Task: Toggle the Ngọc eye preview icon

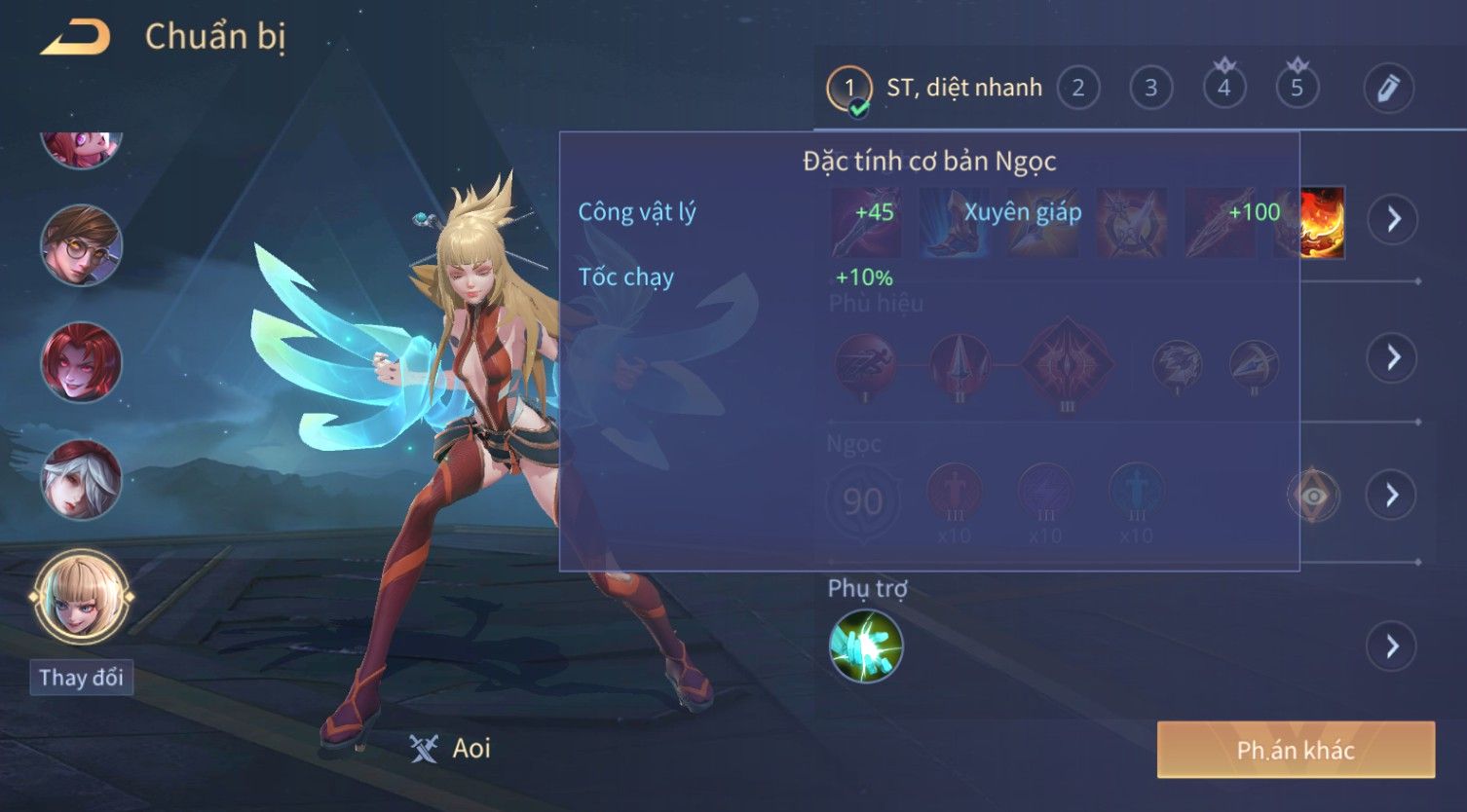Action: (1313, 496)
